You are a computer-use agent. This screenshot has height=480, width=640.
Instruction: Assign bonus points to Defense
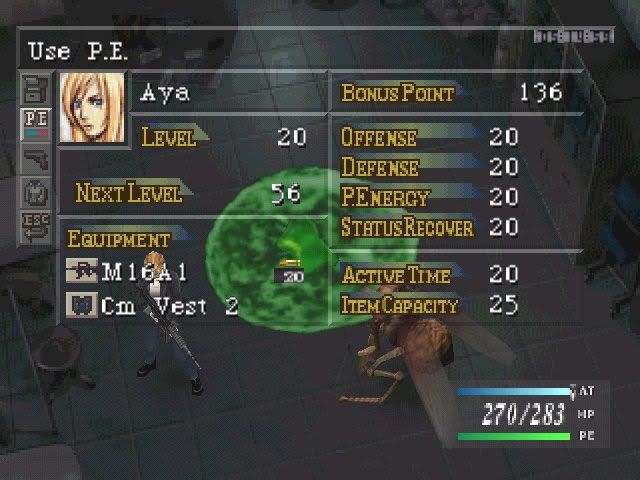(380, 167)
